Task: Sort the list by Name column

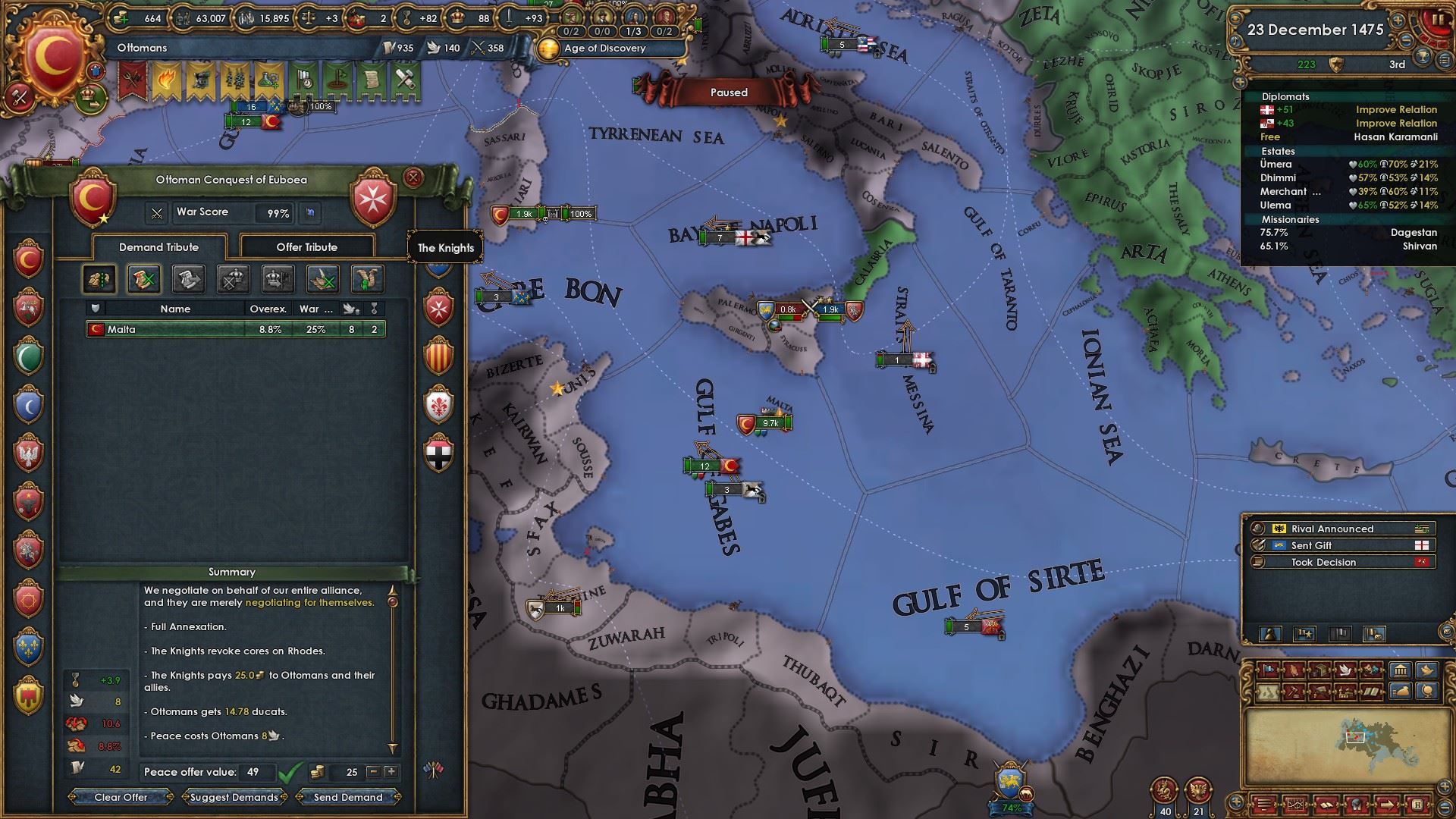Action: coord(175,309)
